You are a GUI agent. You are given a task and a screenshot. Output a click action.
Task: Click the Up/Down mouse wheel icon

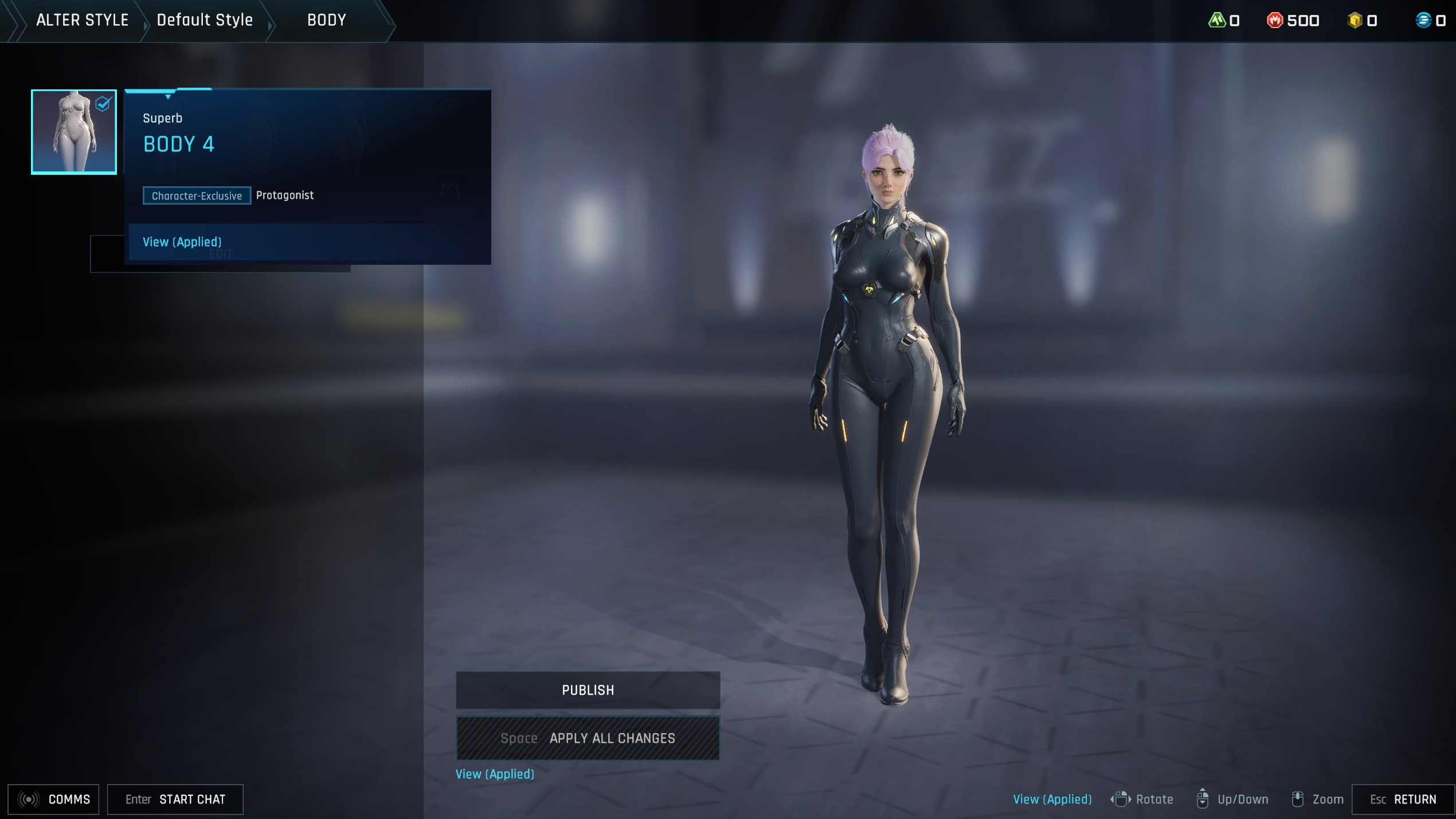(1204, 799)
